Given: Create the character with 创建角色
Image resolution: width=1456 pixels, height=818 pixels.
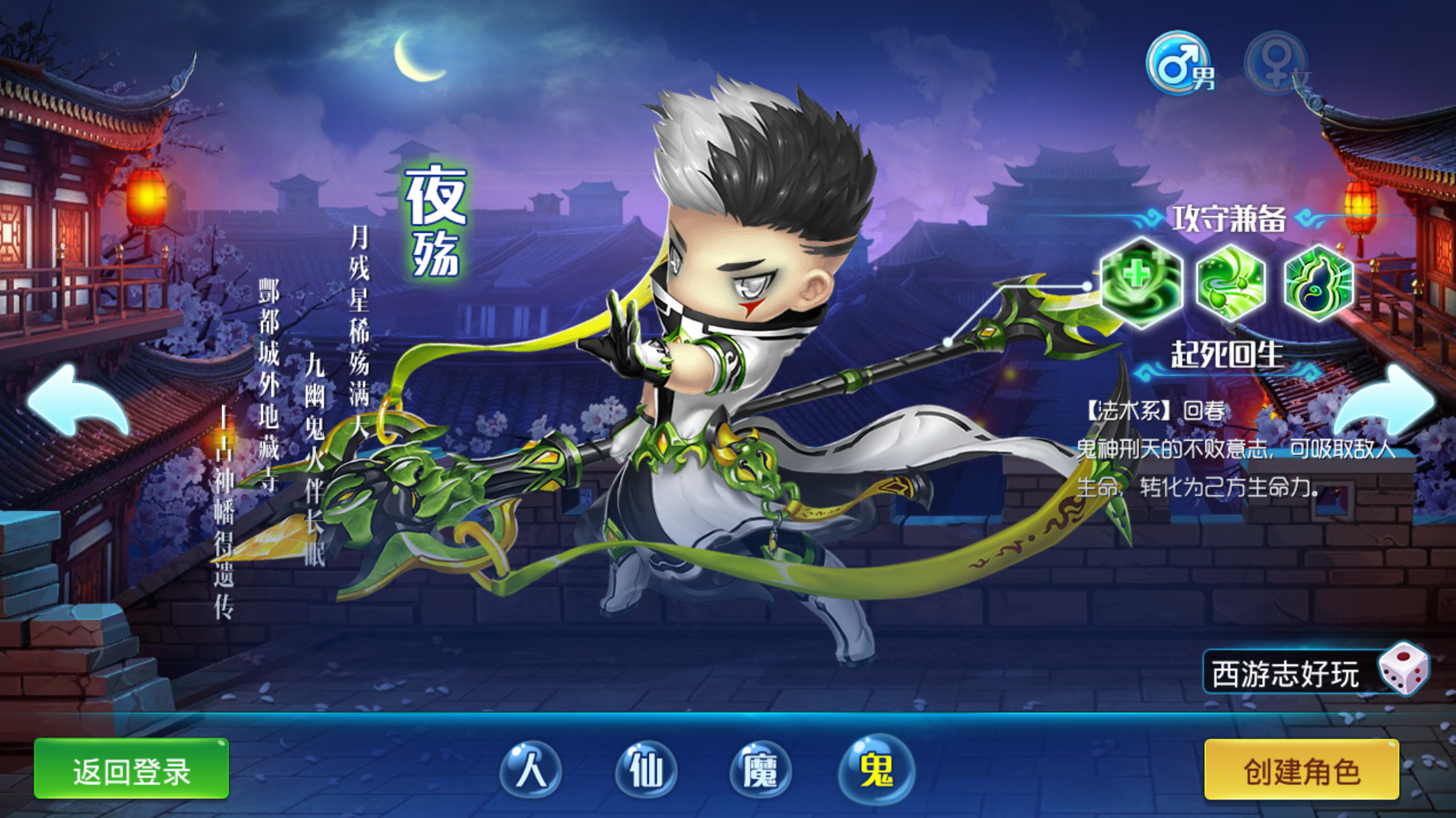Looking at the screenshot, I should click(x=1301, y=770).
